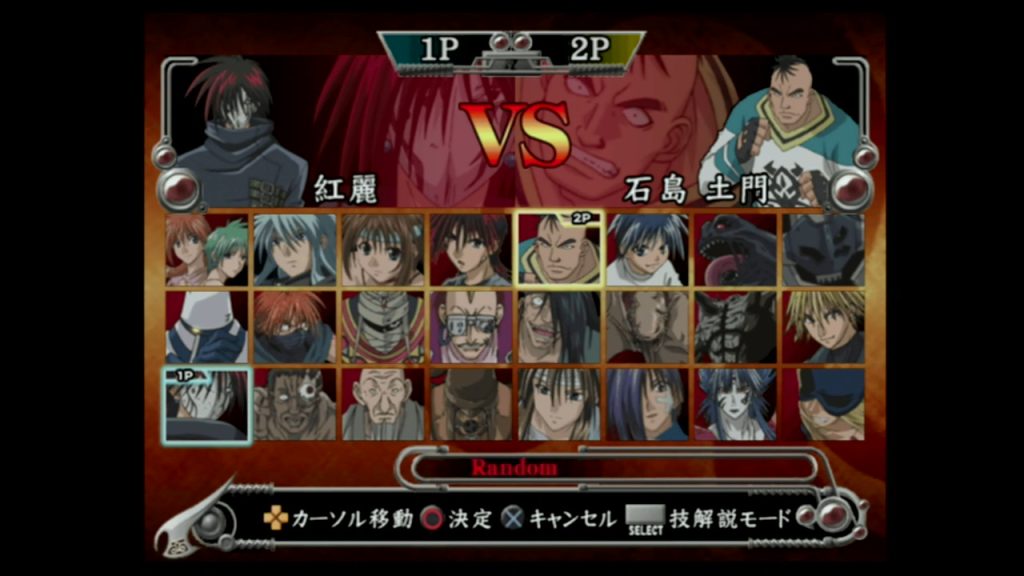Viewport: 1024px width, 576px height.
Task: Select the 2P-highlighted Ishijima Domon portrait
Action: (x=559, y=249)
